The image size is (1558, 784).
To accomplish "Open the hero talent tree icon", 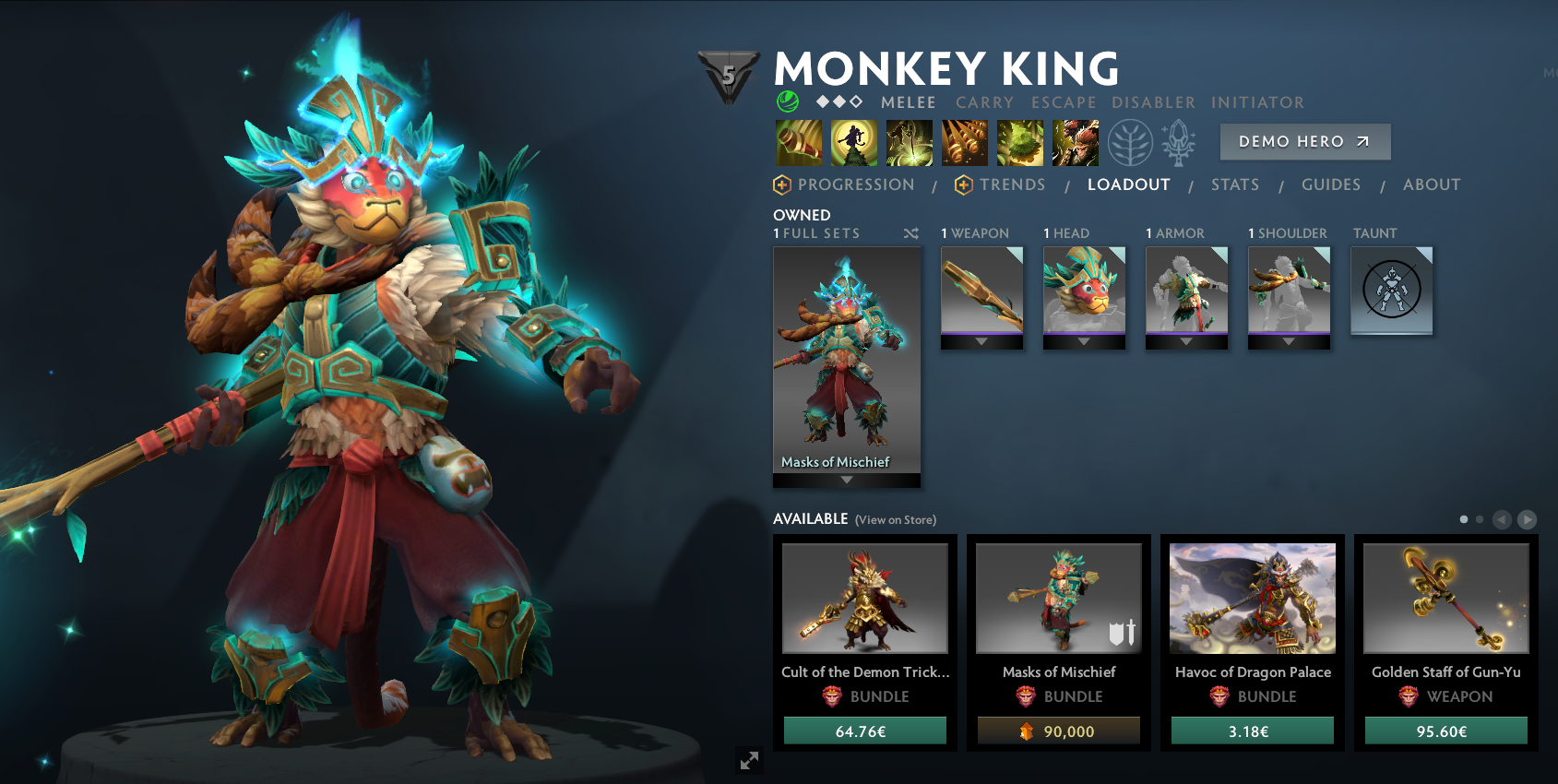I will coord(1131,142).
